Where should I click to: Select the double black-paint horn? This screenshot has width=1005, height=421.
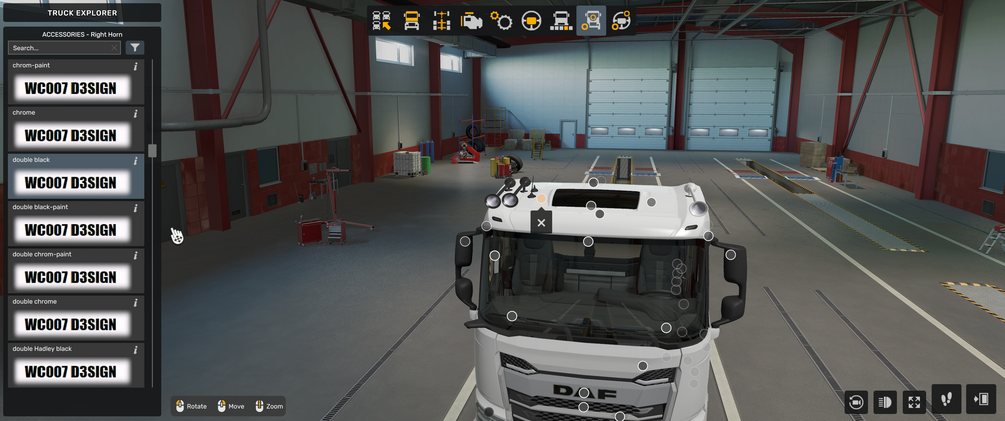[70, 229]
